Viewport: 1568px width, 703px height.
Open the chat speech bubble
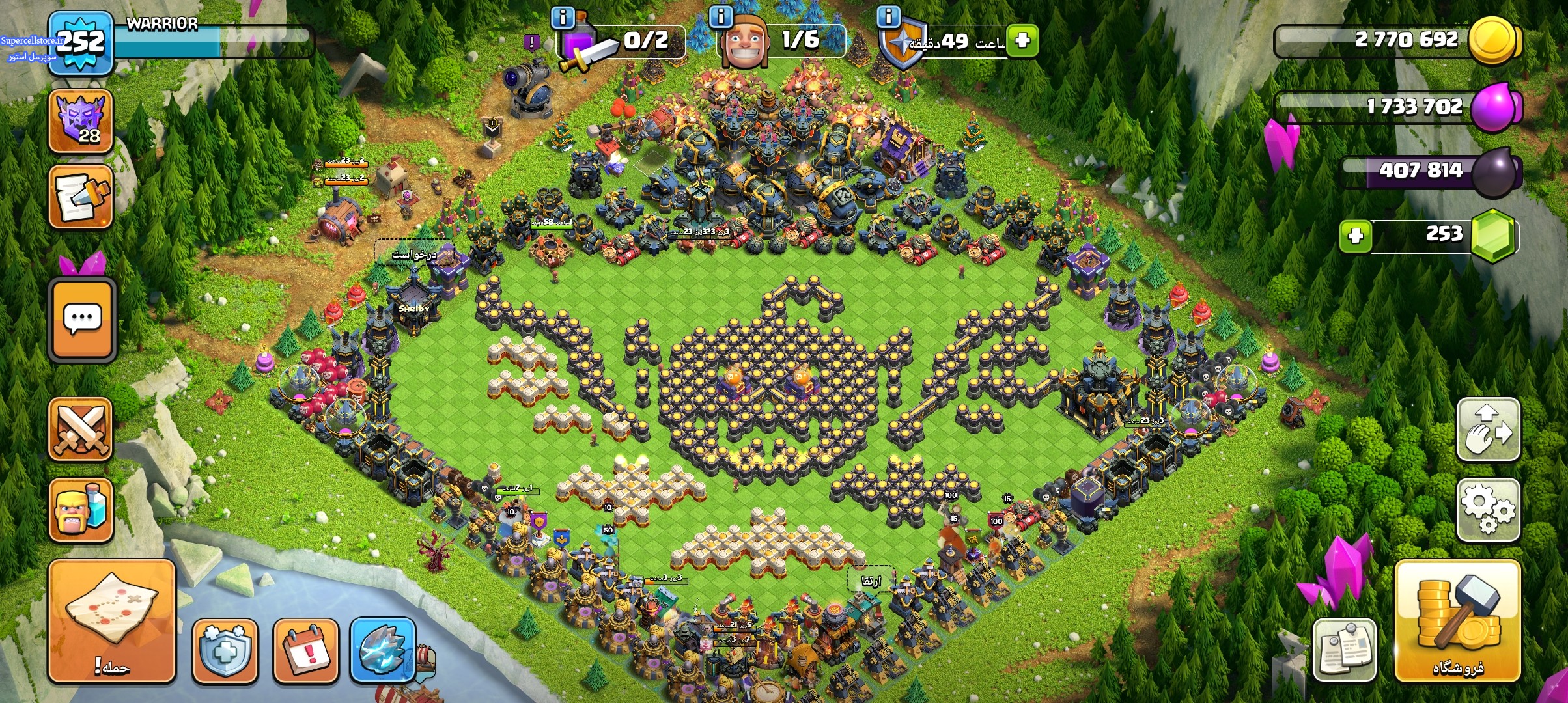point(83,320)
